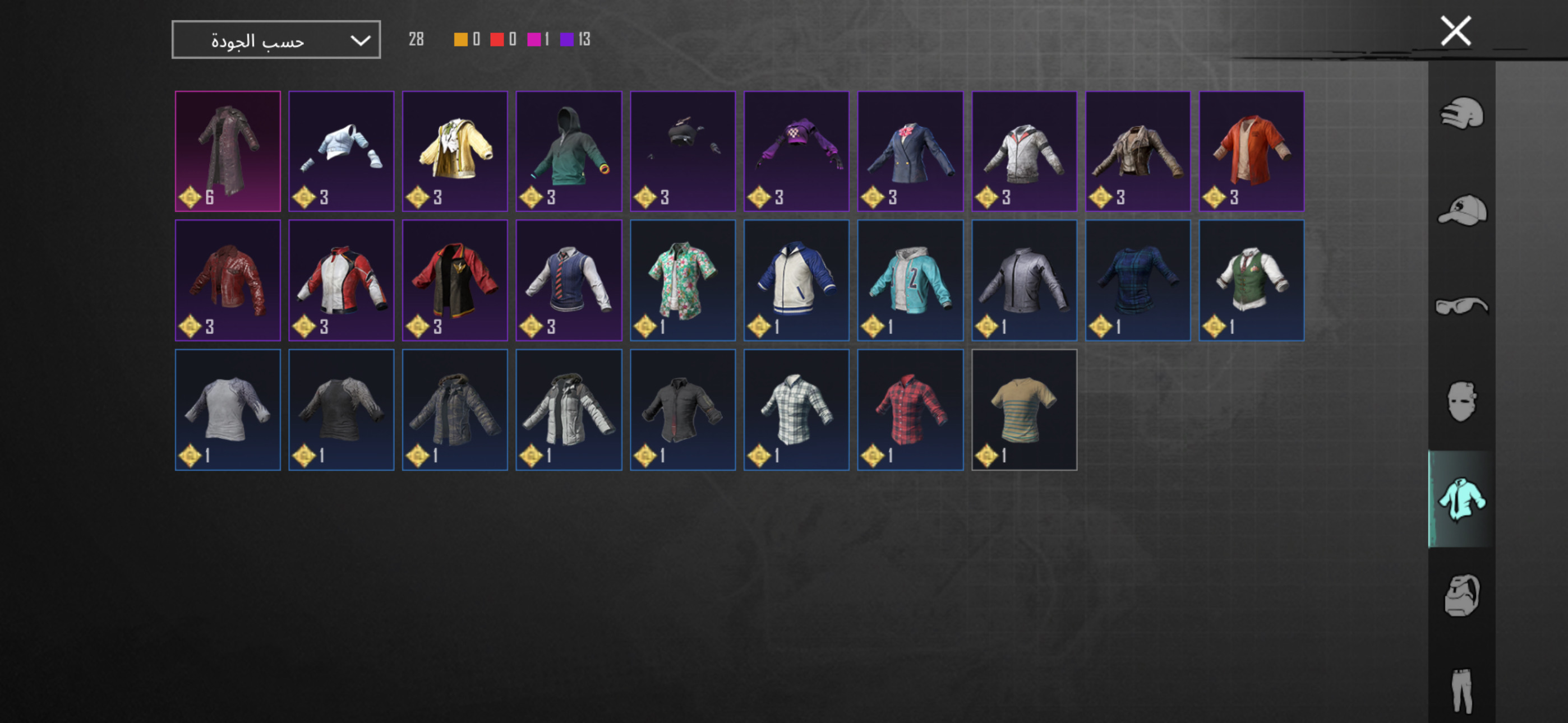Choose the yellow jacket item
This screenshot has height=723, width=1568.
coord(455,151)
